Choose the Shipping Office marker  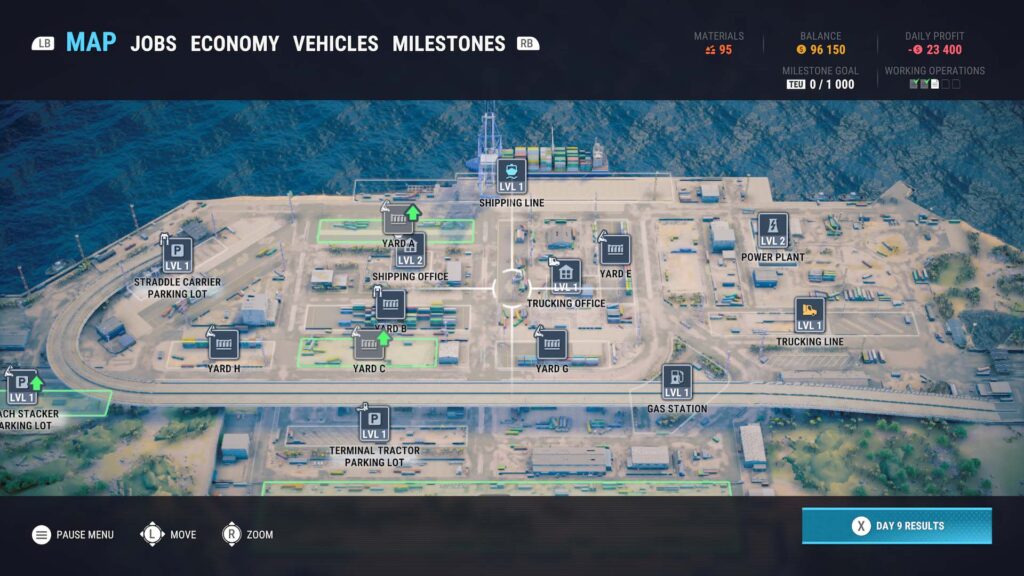click(410, 250)
